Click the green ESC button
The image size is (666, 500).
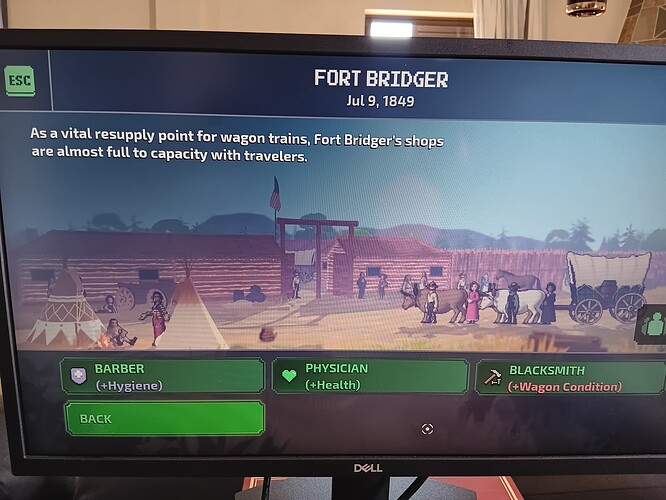click(x=19, y=81)
